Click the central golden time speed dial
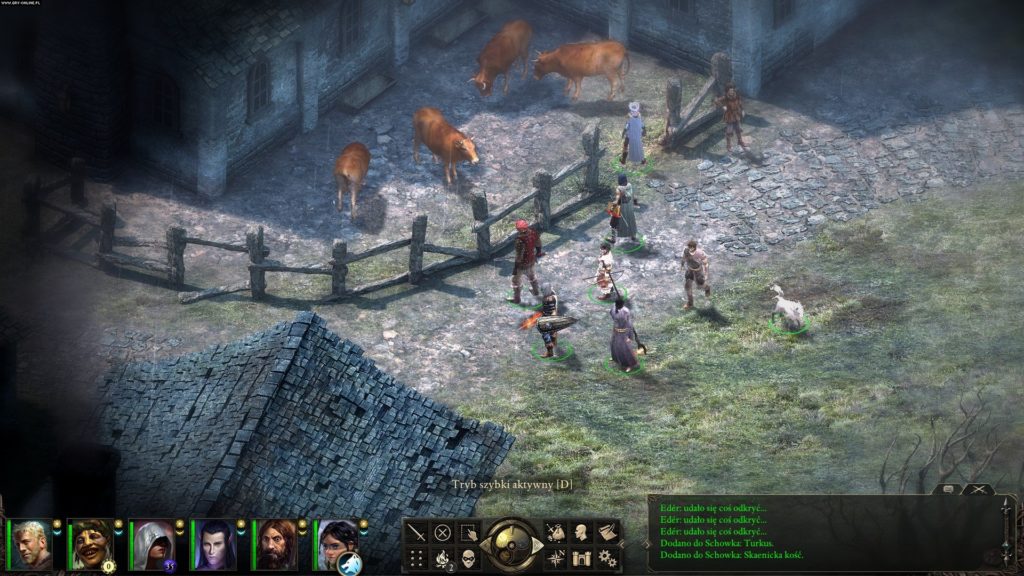The width and height of the screenshot is (1024, 576). coord(511,545)
